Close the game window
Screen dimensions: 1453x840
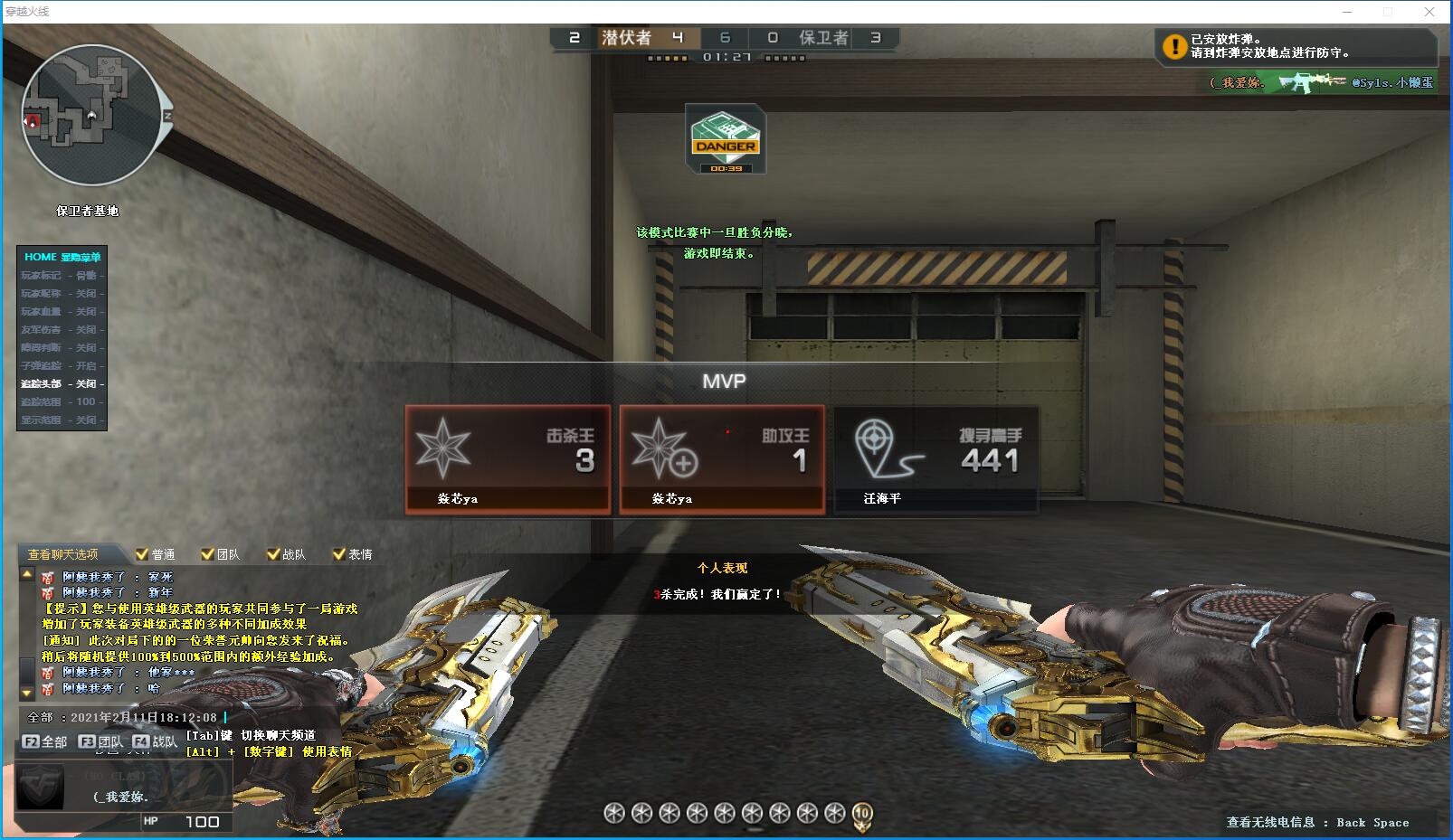[1429, 12]
